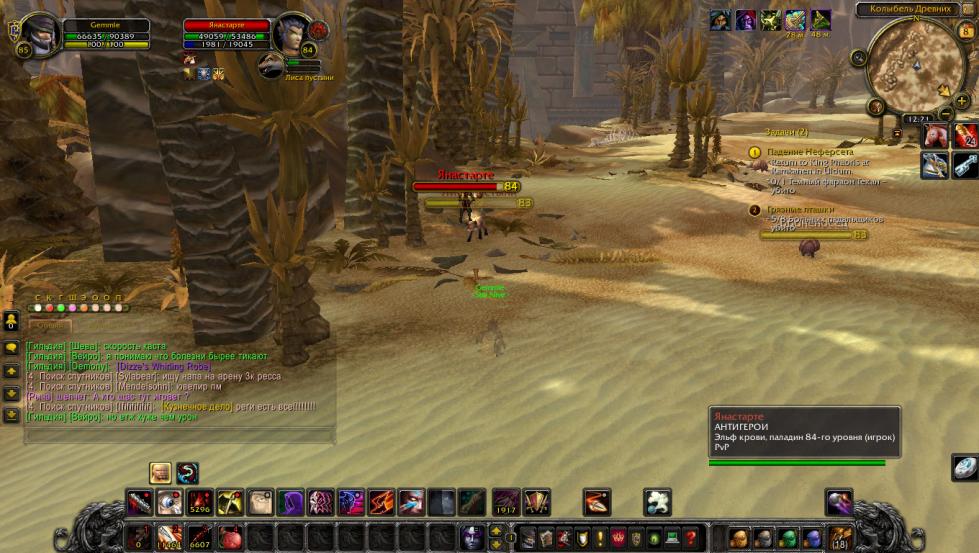Viewport: 979px width, 553px height.
Task: Open the main backpack with 18 slots
Action: [840, 538]
